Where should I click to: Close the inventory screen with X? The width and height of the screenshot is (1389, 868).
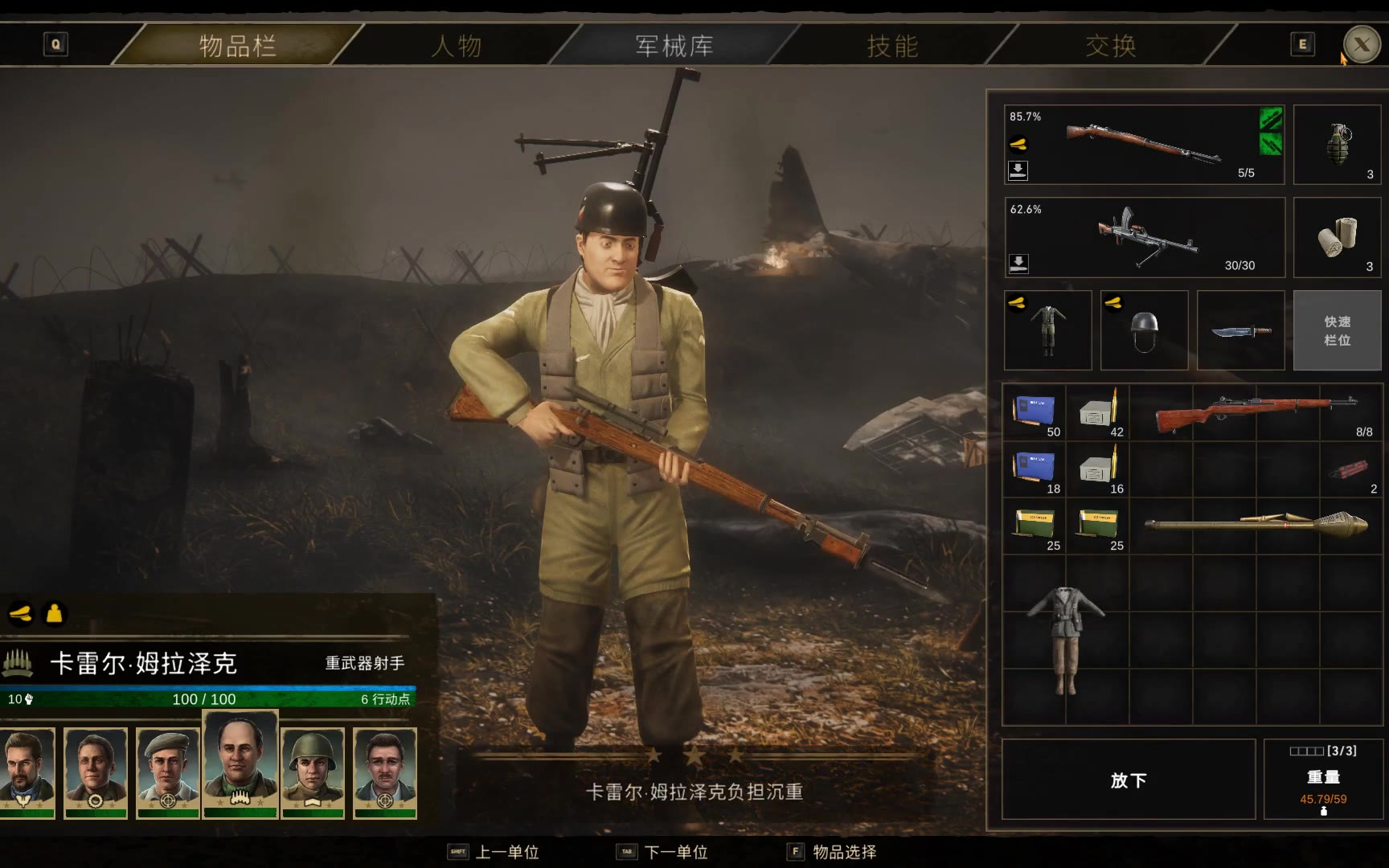point(1361,45)
